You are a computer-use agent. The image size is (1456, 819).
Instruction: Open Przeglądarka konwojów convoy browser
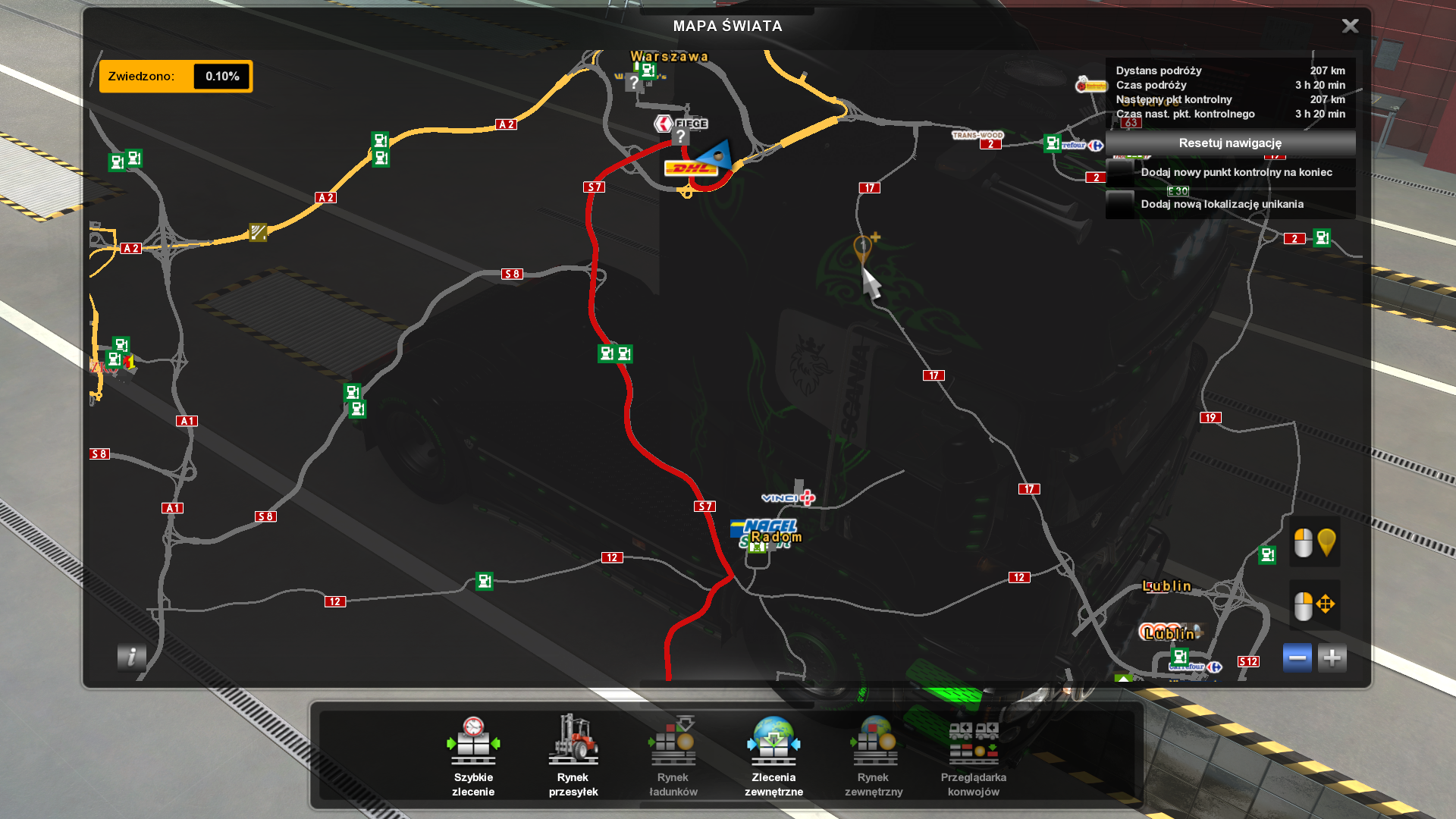[x=974, y=755]
